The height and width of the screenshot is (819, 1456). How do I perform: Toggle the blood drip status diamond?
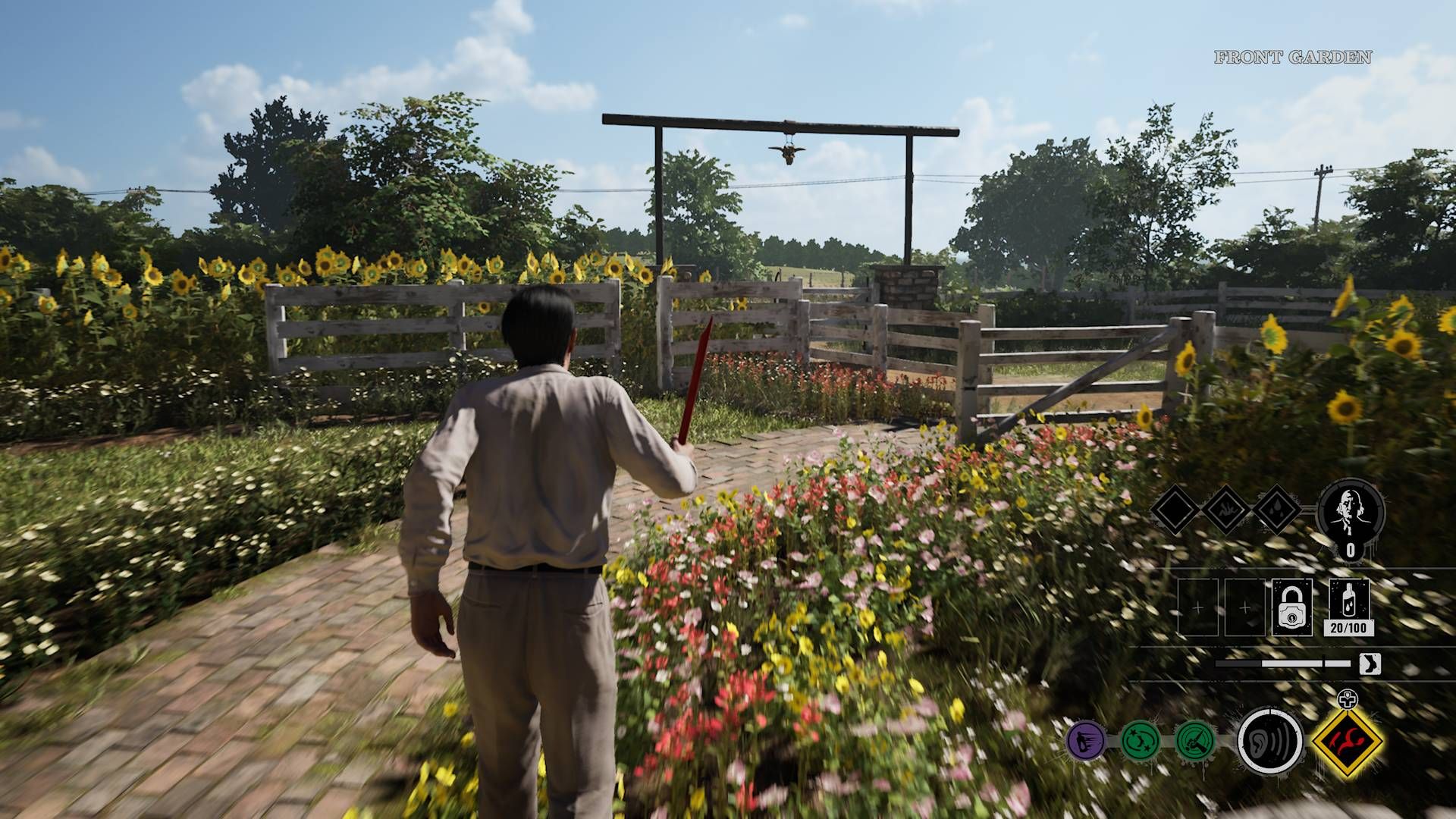coord(1228,509)
